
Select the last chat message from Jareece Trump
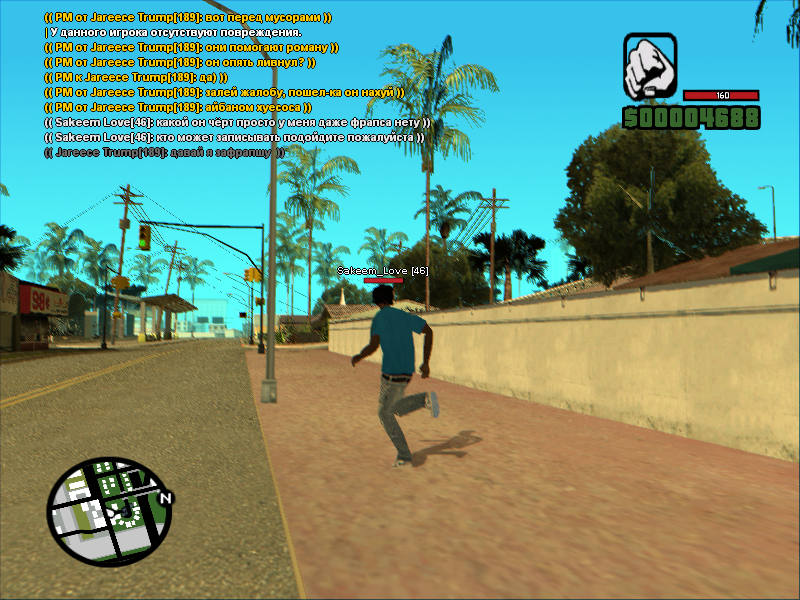164,152
